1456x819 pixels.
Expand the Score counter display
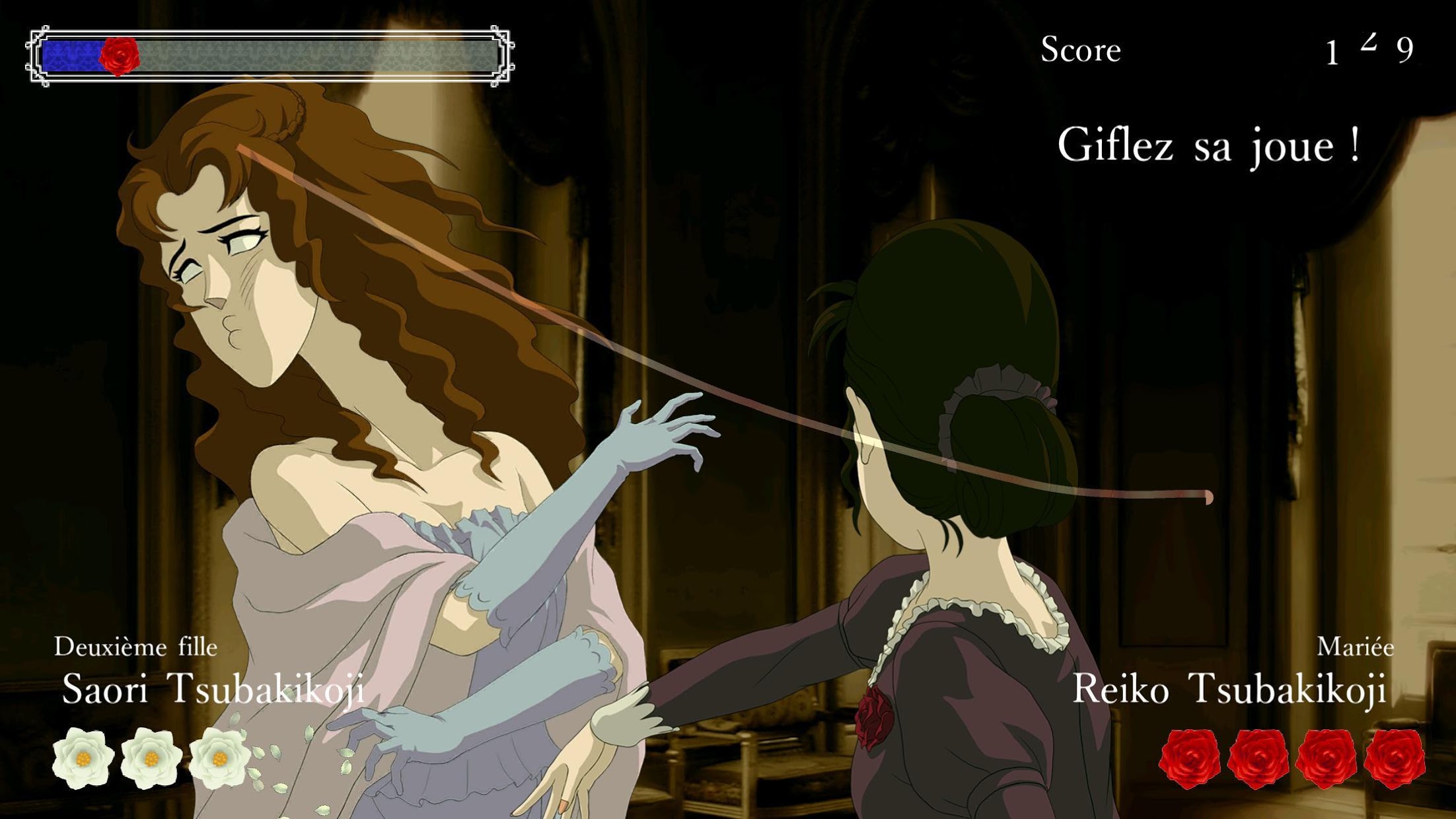[x=1081, y=48]
